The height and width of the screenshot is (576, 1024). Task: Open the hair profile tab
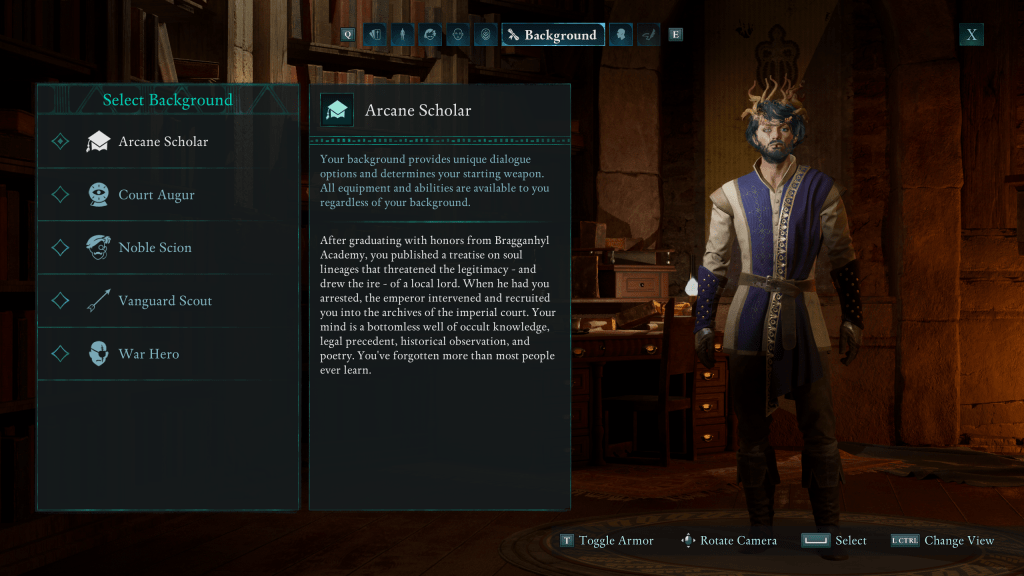point(430,35)
